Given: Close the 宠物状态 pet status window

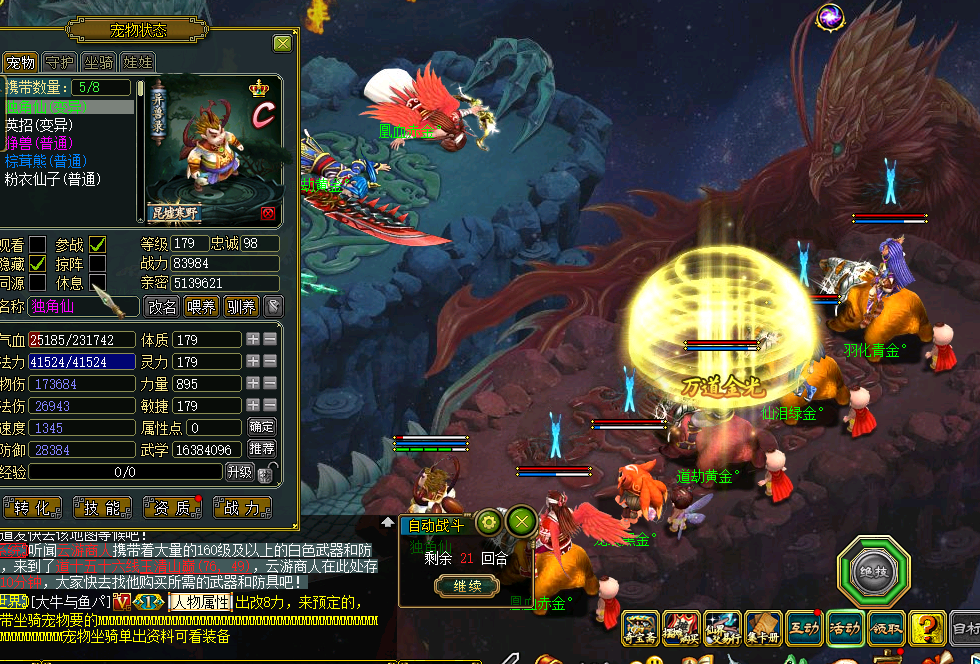Looking at the screenshot, I should click(283, 44).
